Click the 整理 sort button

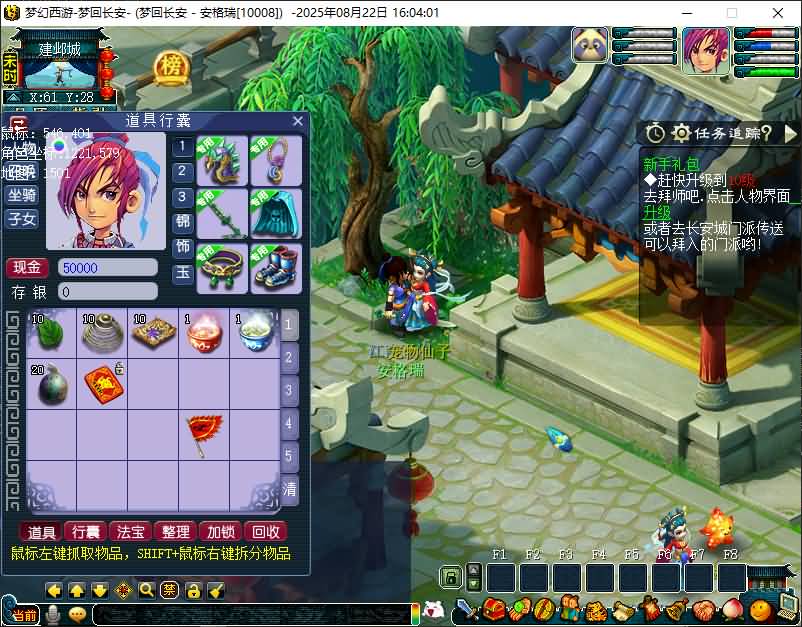click(x=176, y=531)
